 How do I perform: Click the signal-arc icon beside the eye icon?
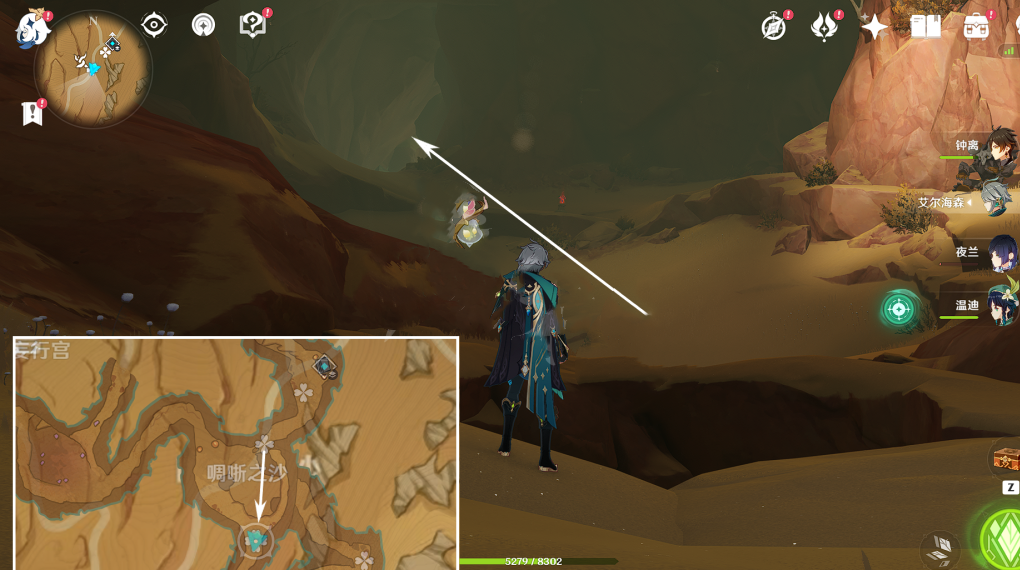point(204,25)
